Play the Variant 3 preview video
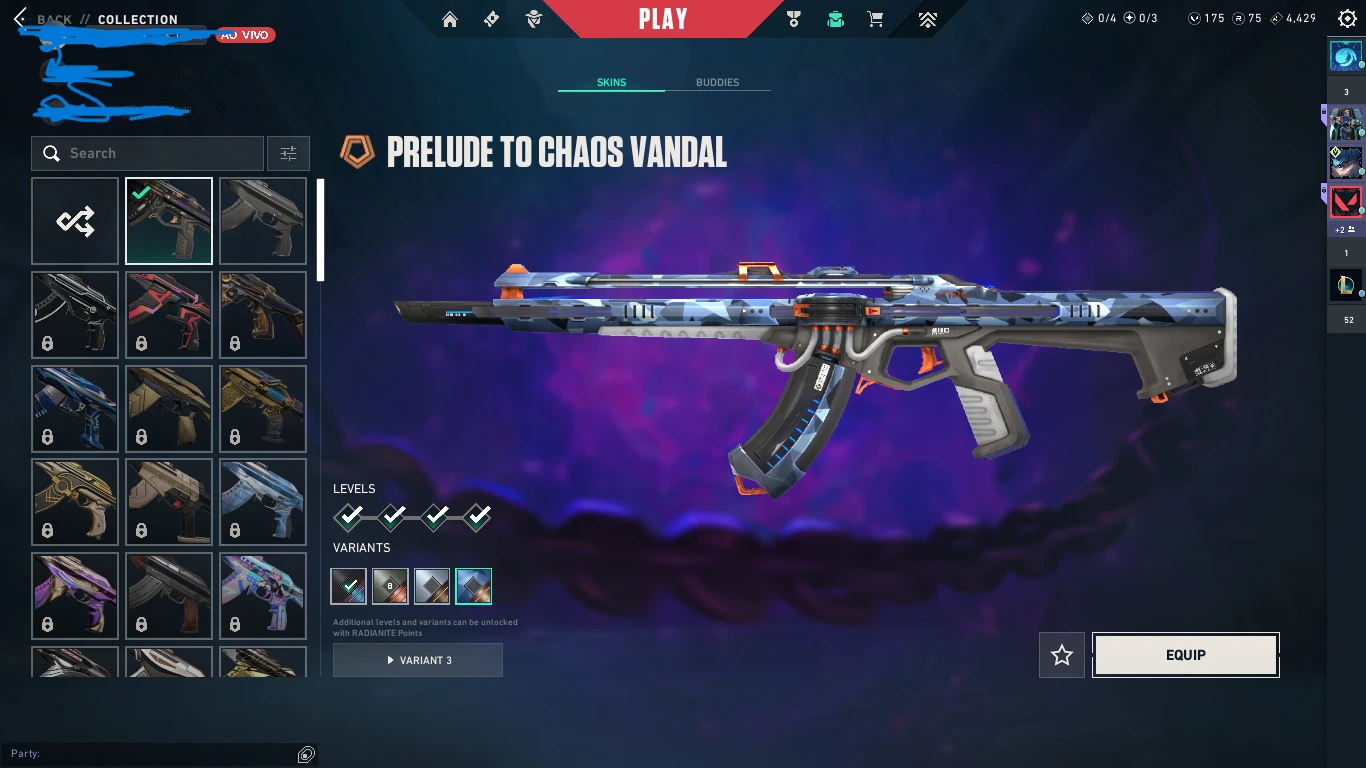The image size is (1366, 768). [x=418, y=660]
